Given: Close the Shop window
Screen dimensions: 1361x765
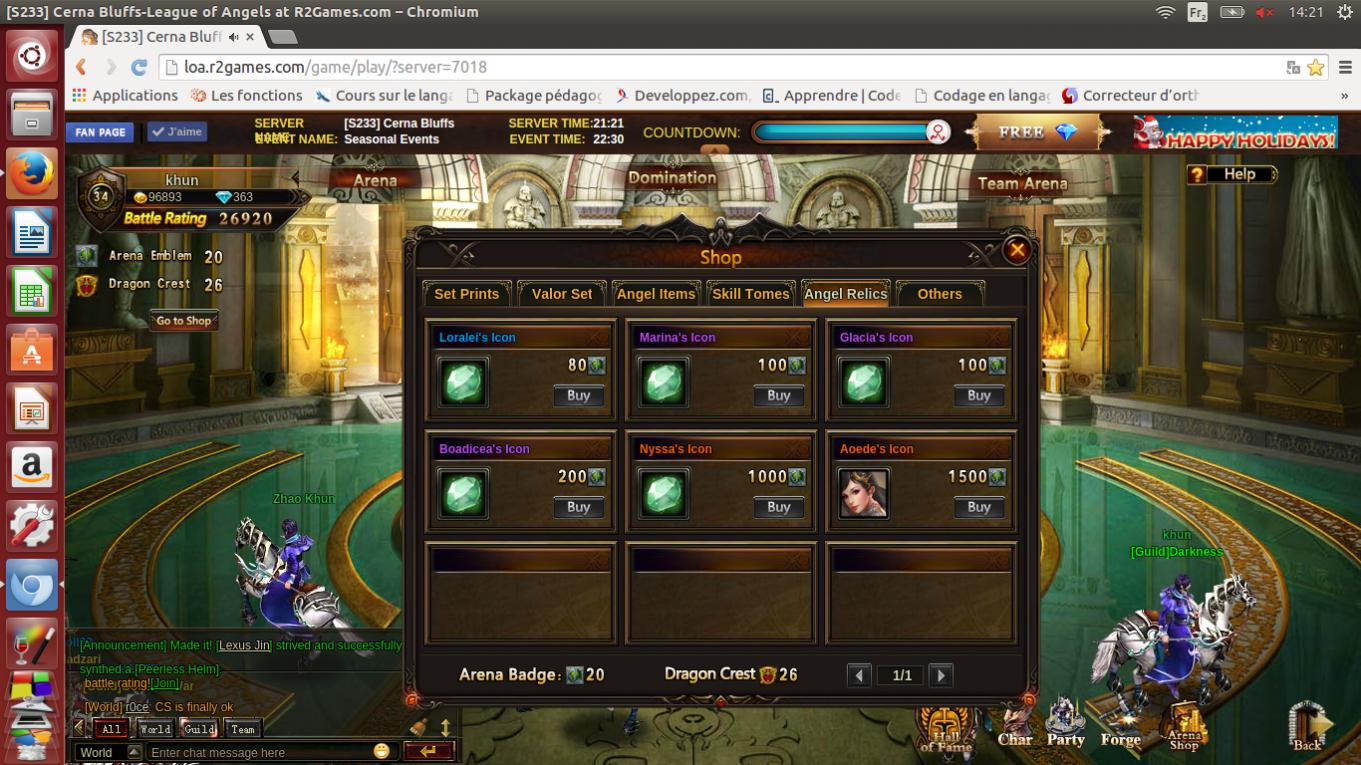Looking at the screenshot, I should (x=1017, y=250).
